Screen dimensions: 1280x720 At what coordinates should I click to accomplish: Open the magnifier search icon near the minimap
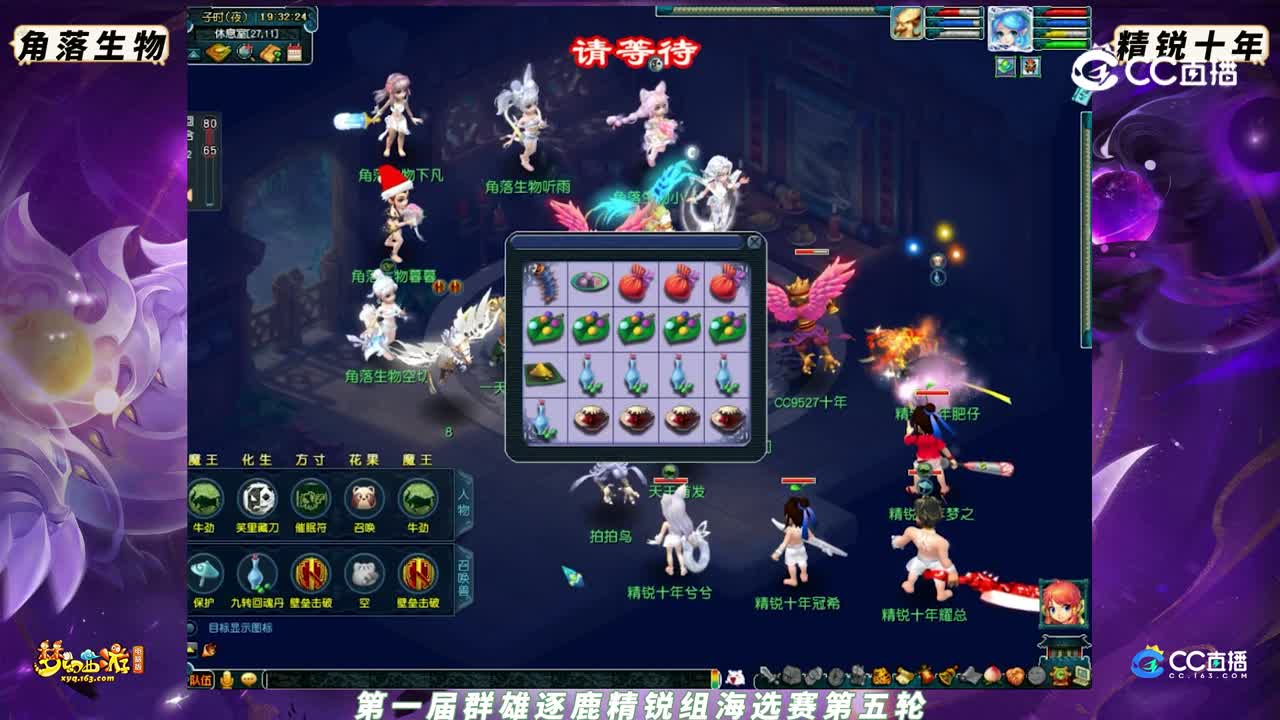pos(243,51)
